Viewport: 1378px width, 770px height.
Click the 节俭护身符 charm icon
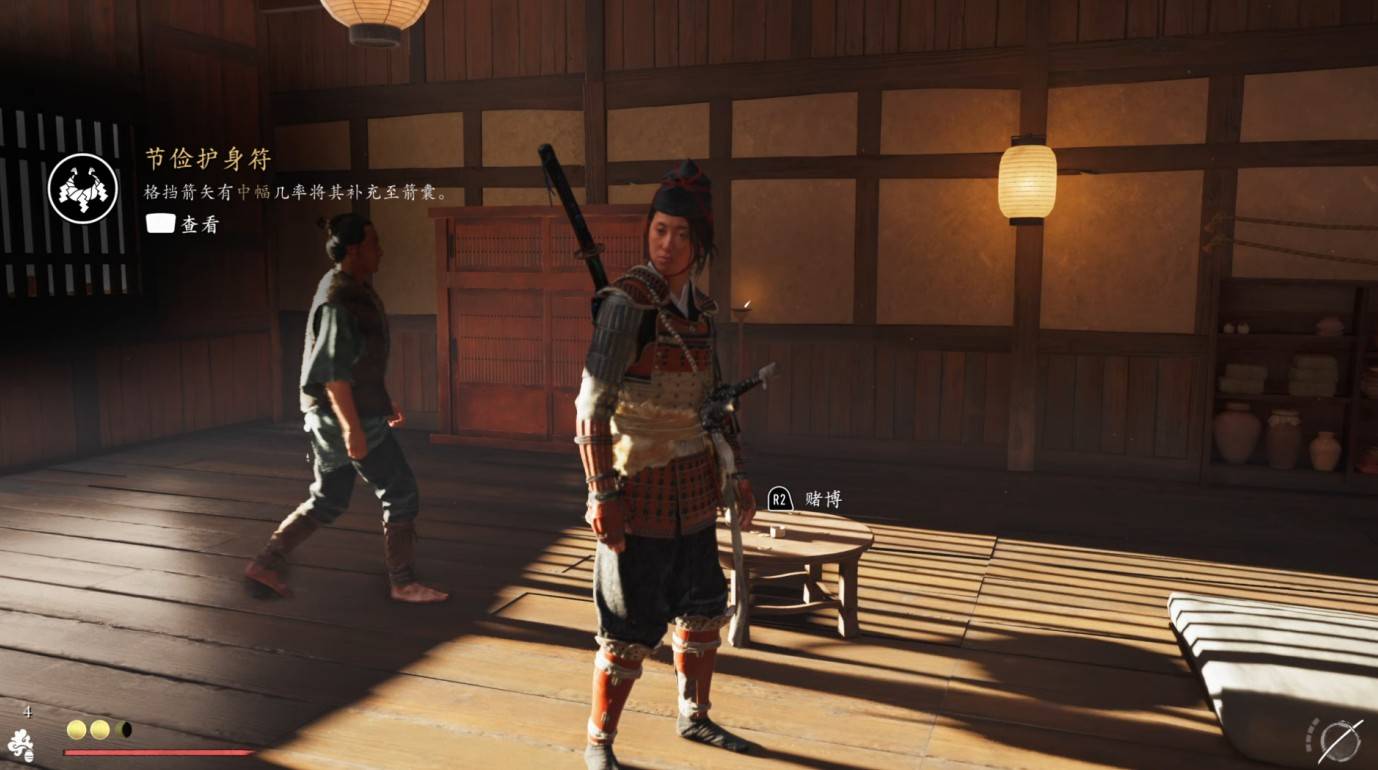(x=83, y=188)
